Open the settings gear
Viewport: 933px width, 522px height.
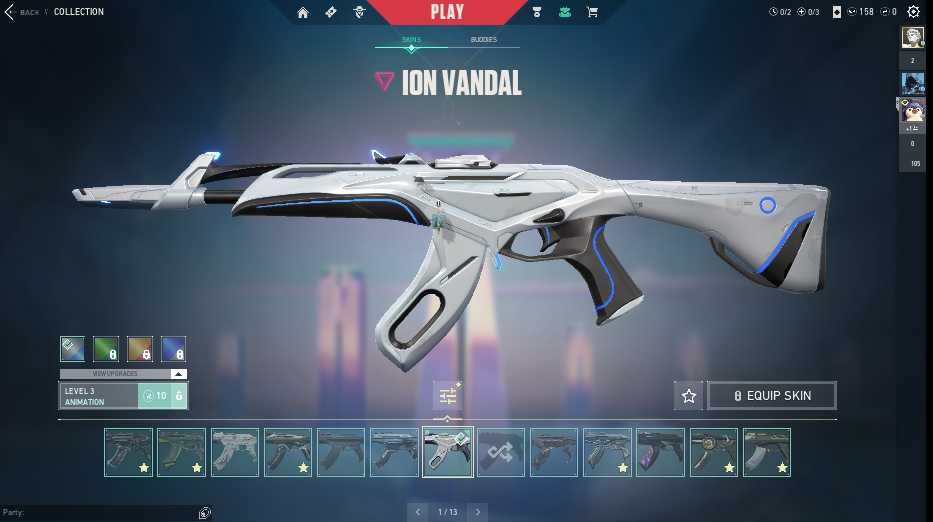coord(913,12)
